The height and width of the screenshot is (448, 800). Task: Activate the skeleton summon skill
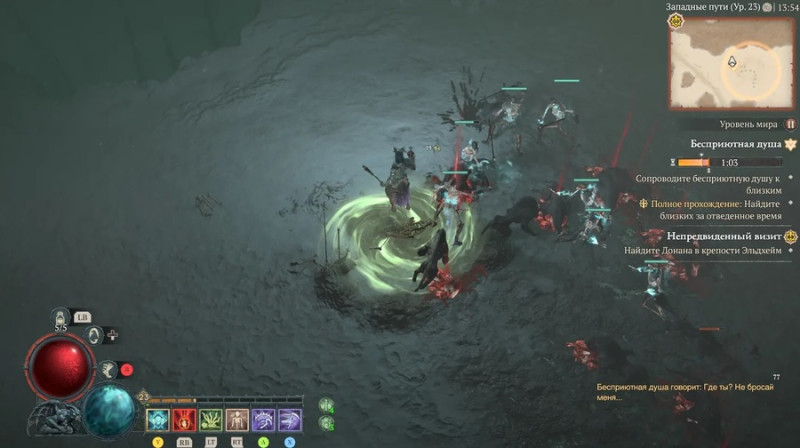[x=237, y=420]
